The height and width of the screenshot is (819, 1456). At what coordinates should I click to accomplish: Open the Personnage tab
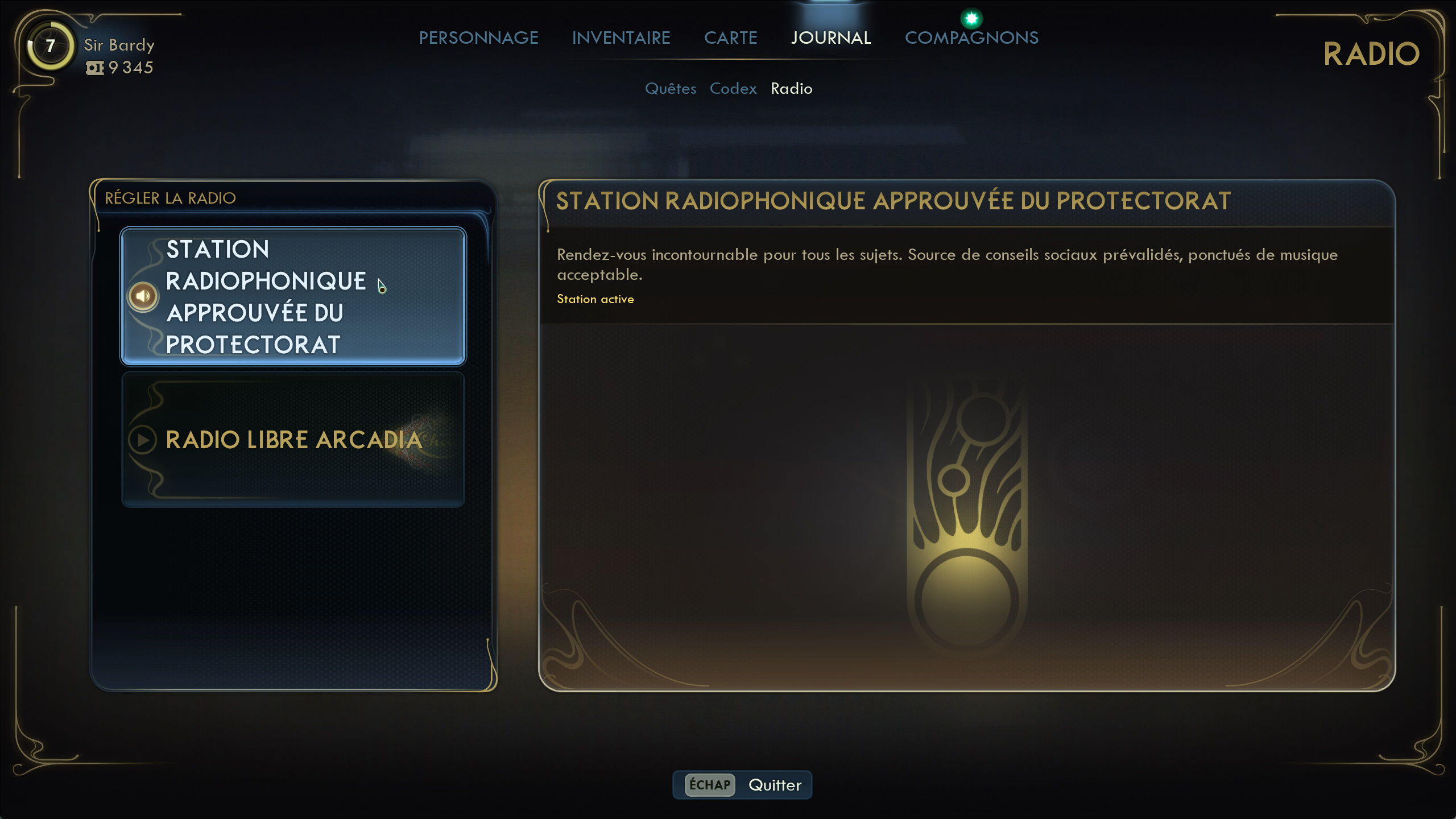(x=478, y=38)
